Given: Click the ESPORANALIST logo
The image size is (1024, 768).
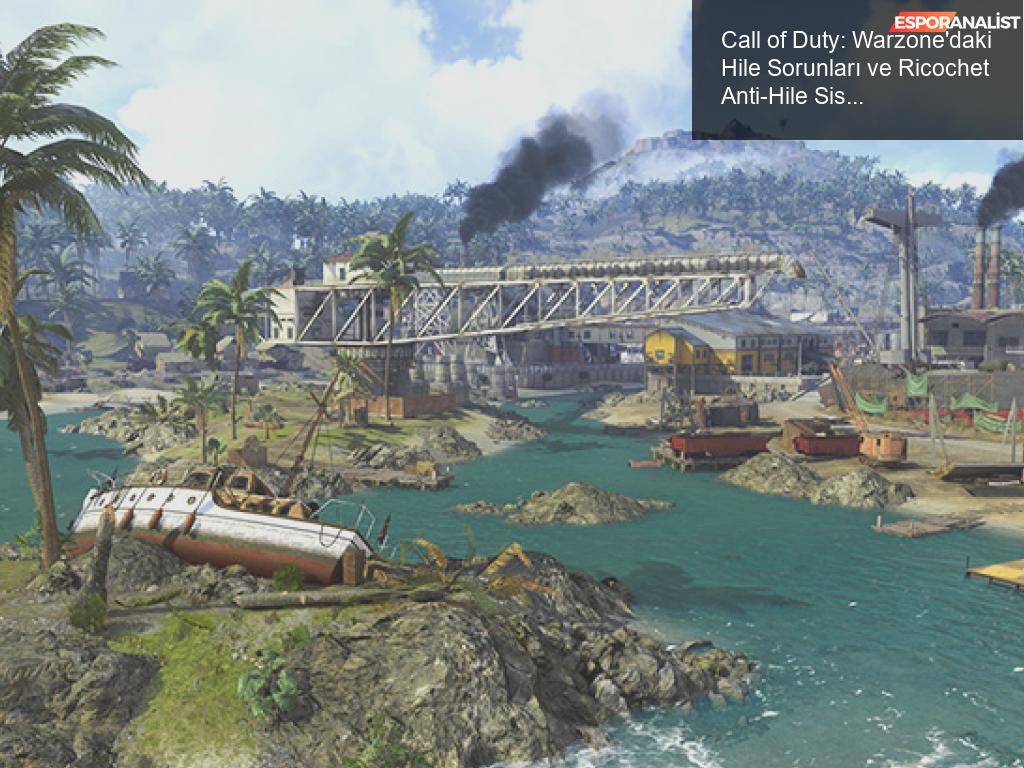Looking at the screenshot, I should [956, 21].
